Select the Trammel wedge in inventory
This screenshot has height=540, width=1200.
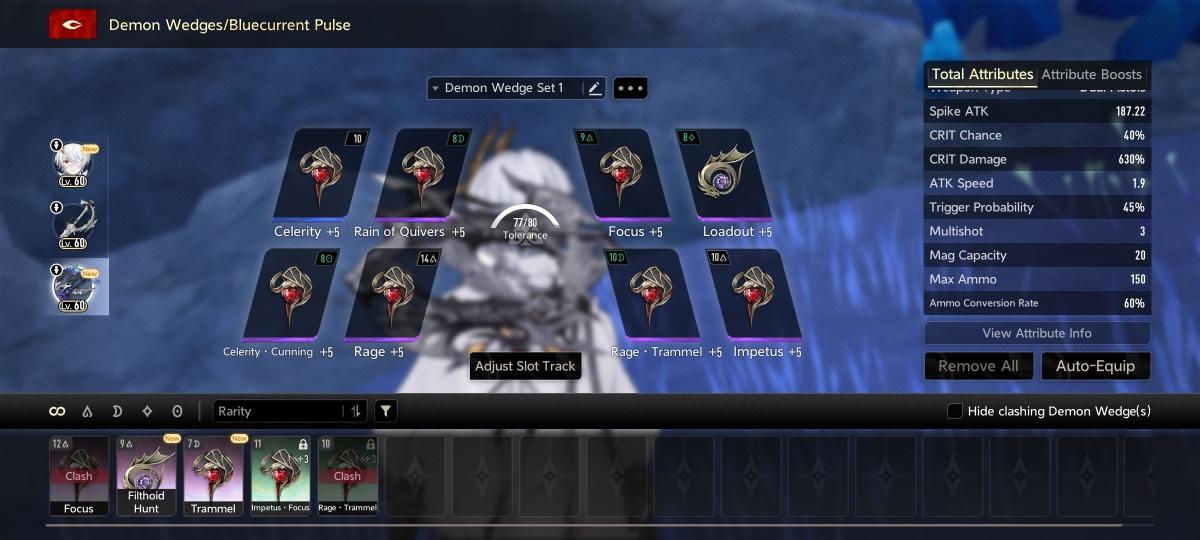pyautogui.click(x=213, y=475)
